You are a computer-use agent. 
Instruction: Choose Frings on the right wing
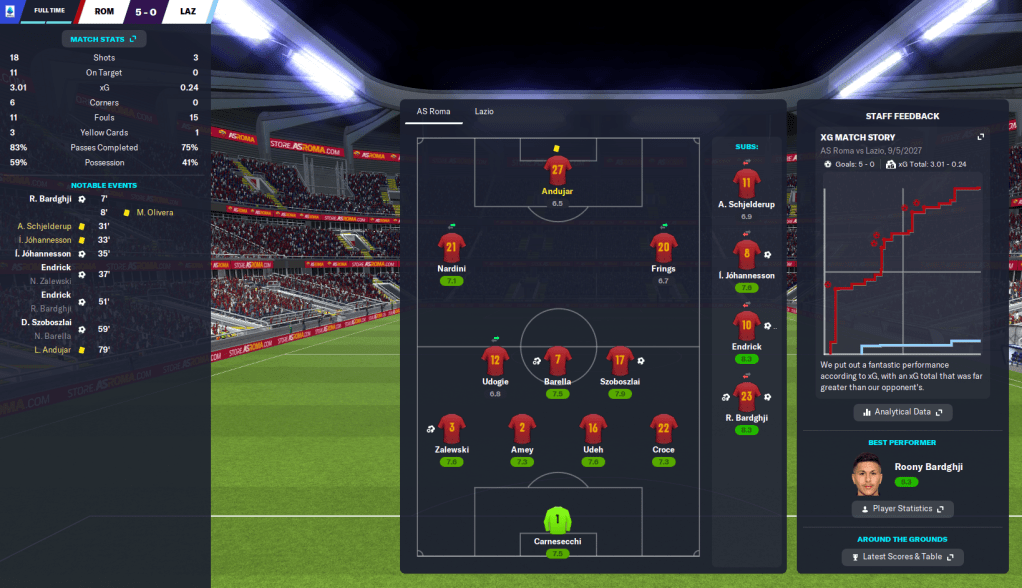(663, 248)
